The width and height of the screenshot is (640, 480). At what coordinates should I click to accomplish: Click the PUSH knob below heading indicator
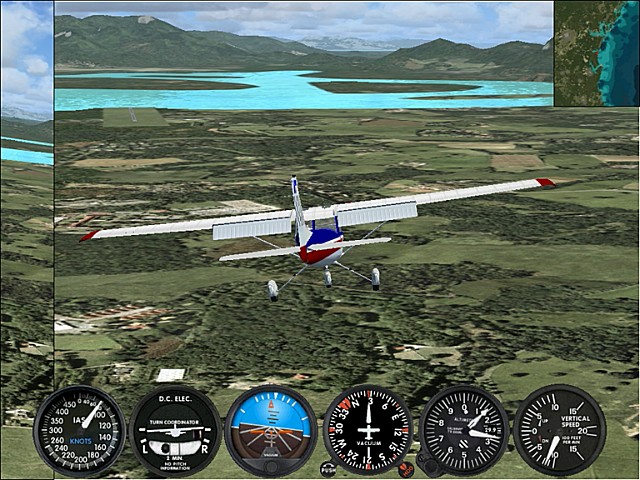tap(328, 467)
